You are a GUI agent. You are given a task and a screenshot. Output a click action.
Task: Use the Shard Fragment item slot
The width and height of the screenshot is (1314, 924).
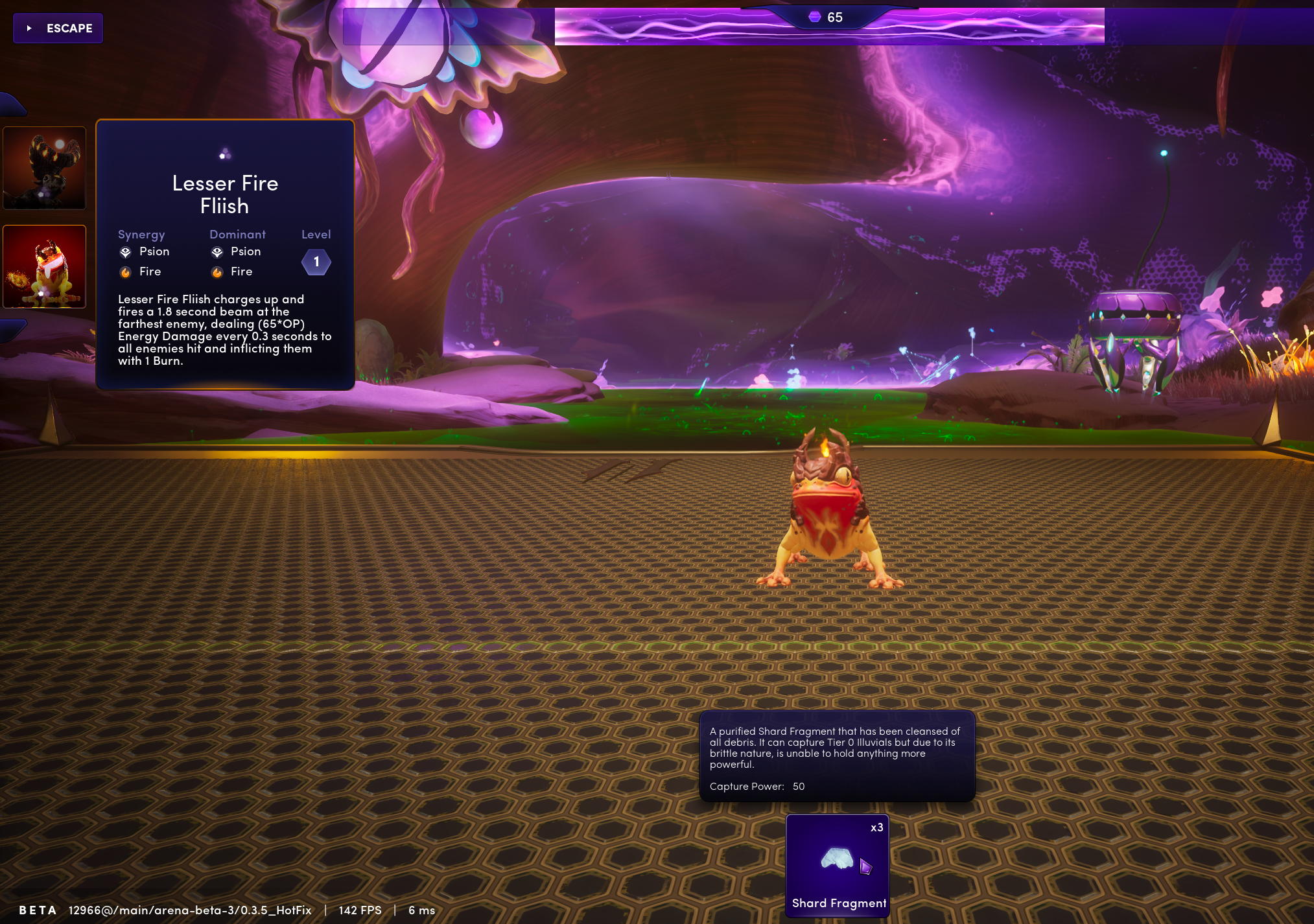(x=837, y=864)
